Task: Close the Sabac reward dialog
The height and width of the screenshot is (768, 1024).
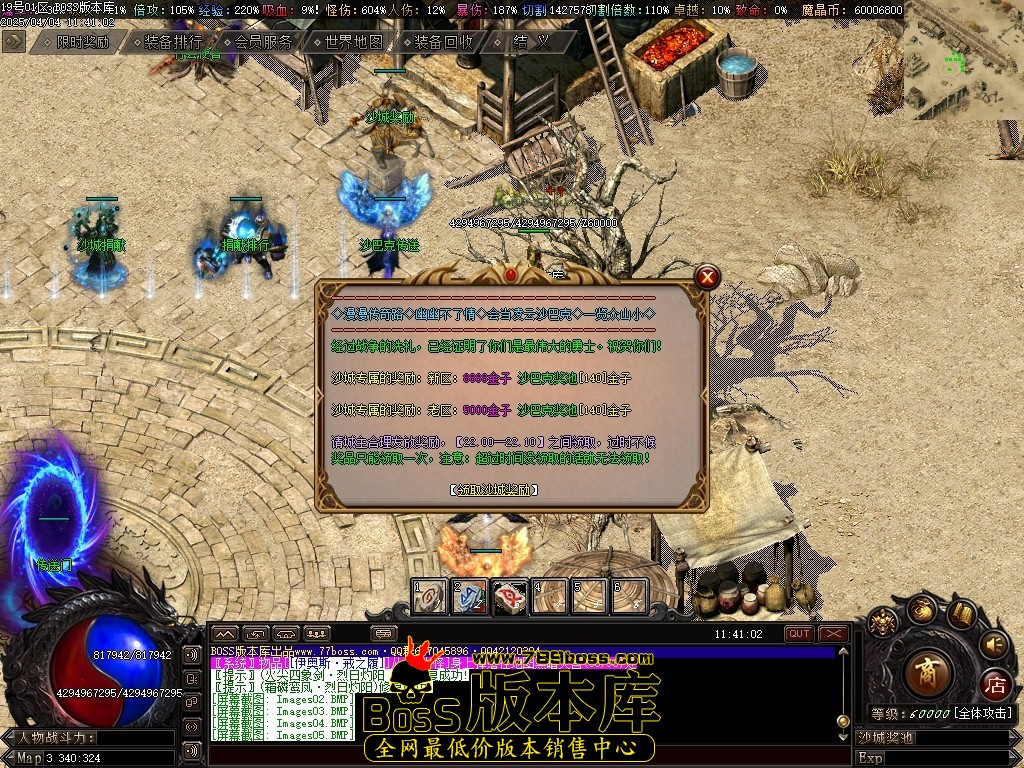Action: [707, 277]
